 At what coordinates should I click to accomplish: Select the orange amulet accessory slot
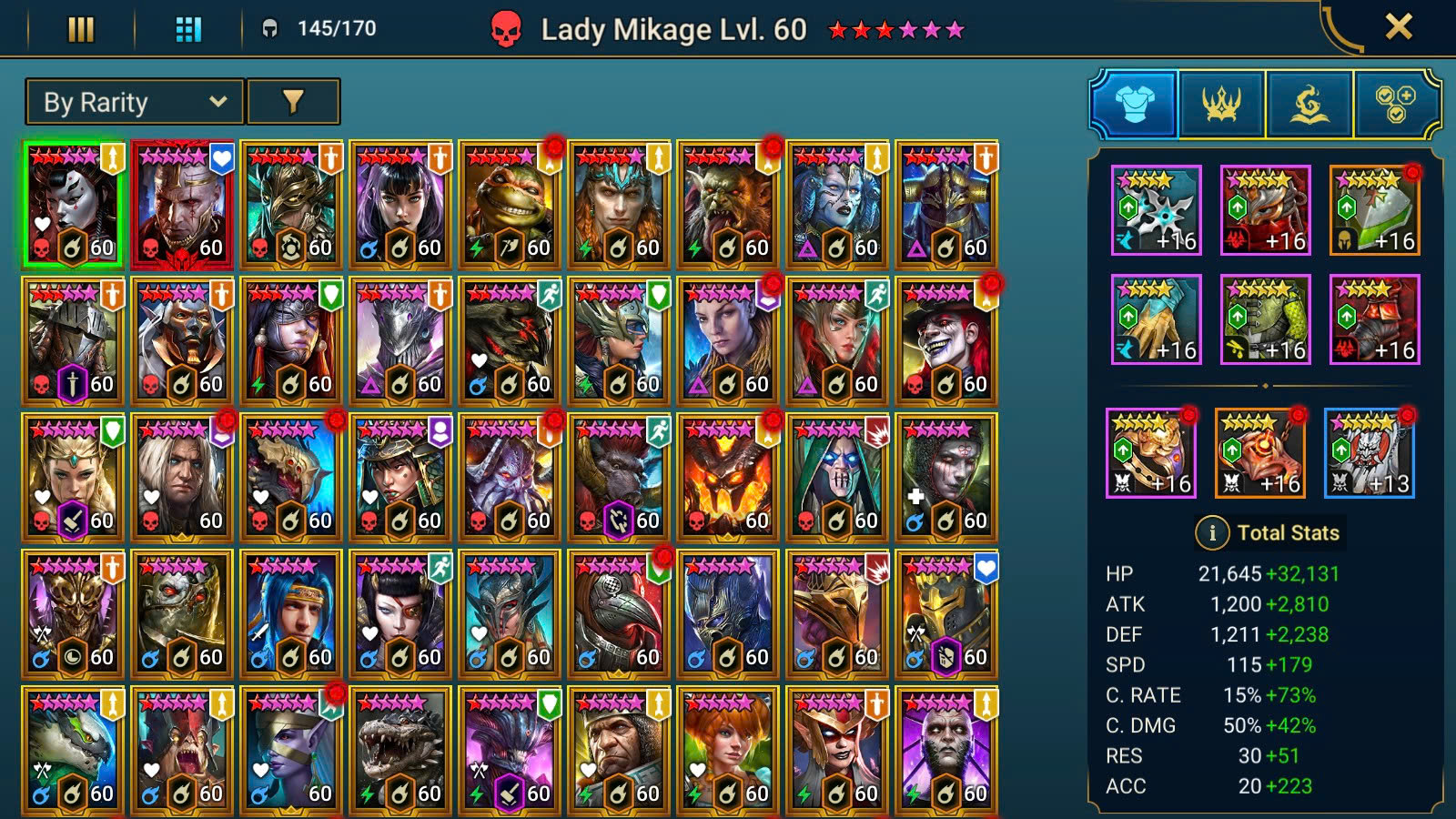pos(1260,453)
